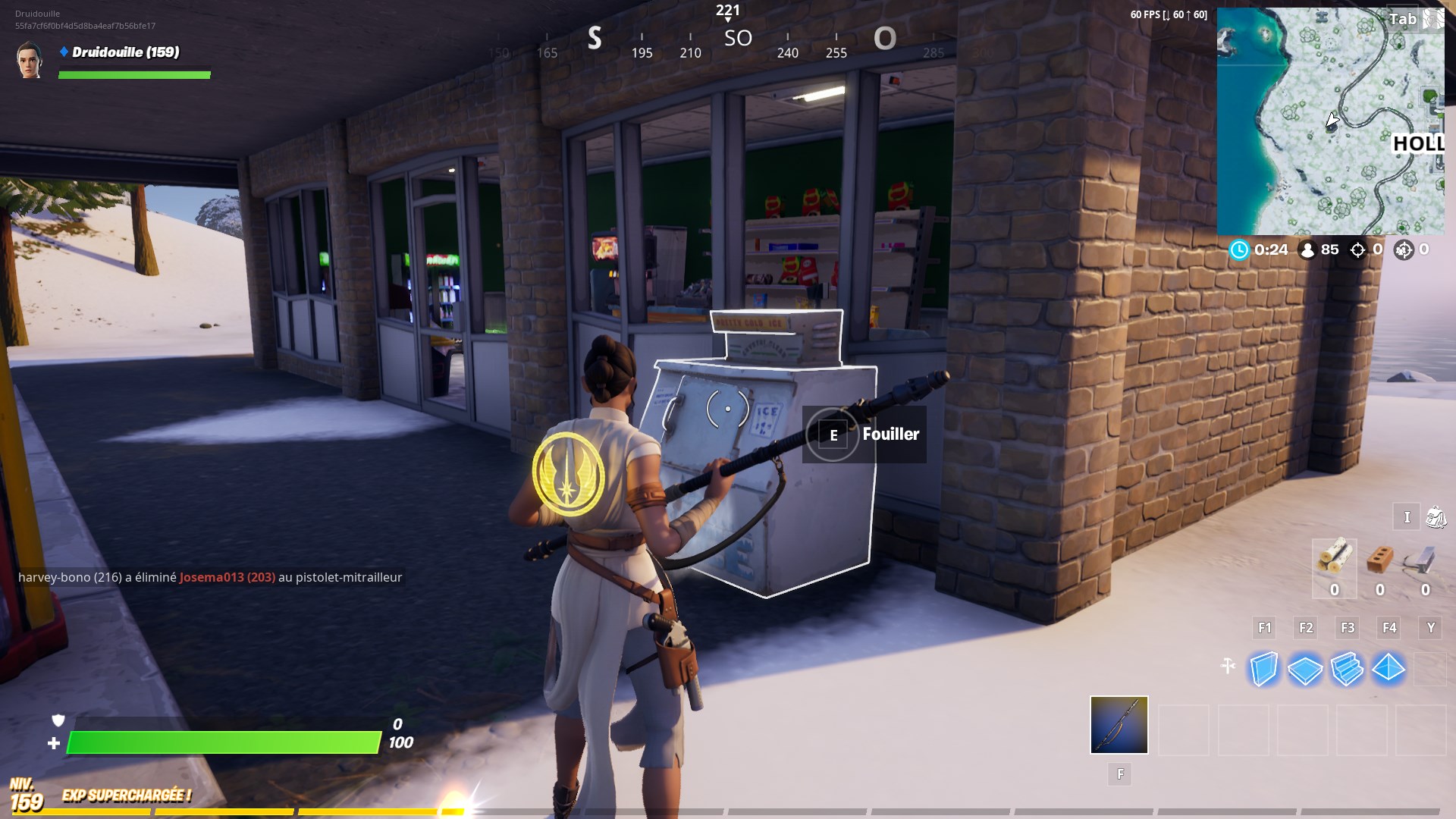Click the players remaining silhouette icon

point(1307,249)
